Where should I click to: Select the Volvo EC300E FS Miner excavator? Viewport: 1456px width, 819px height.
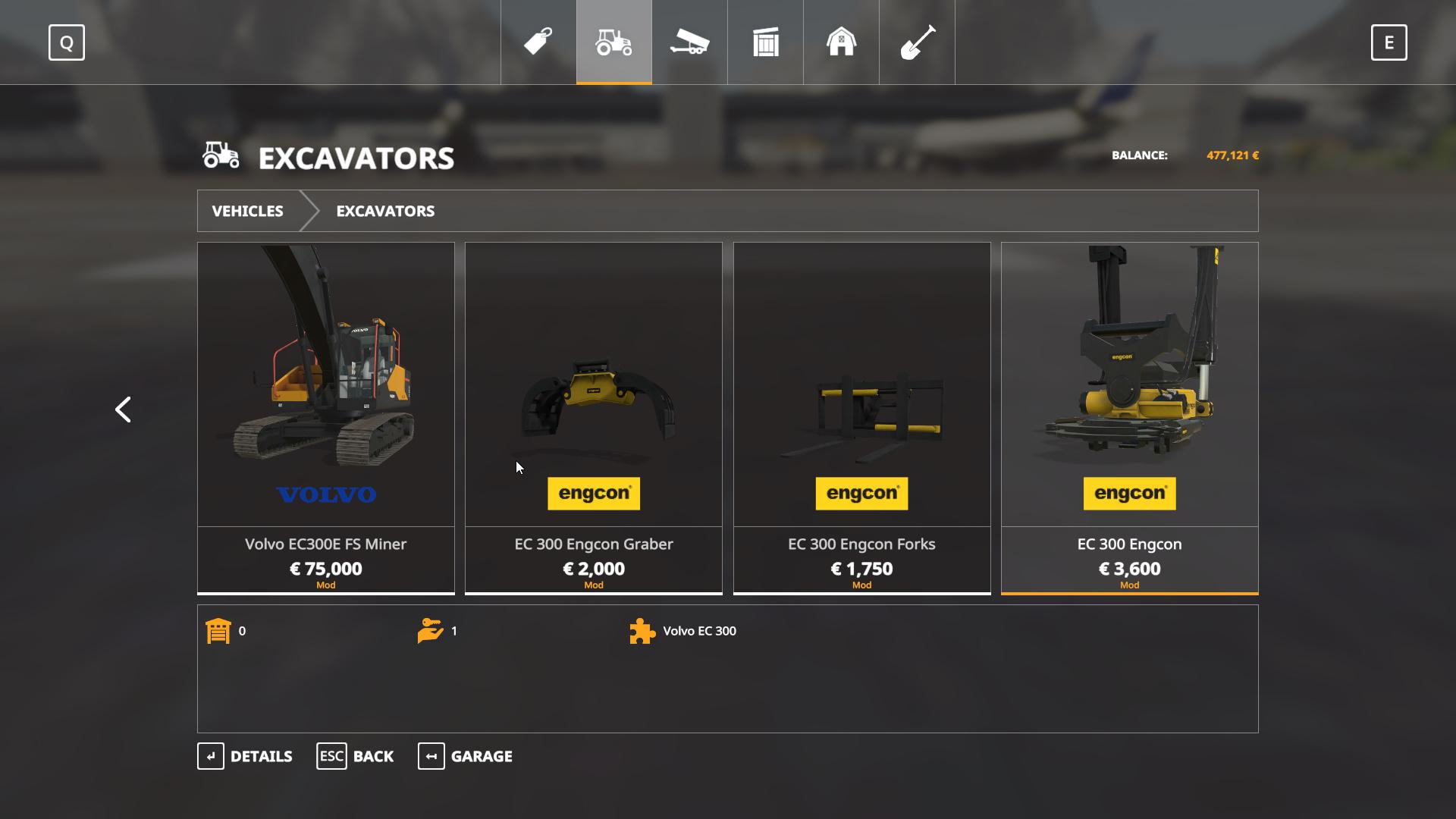click(x=325, y=417)
